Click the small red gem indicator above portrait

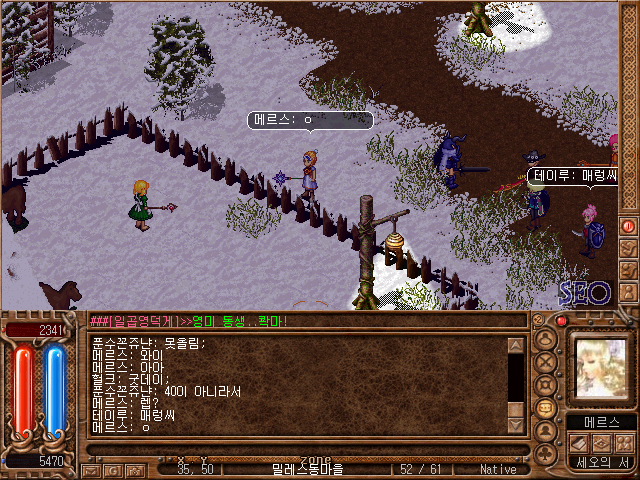[x=561, y=322]
